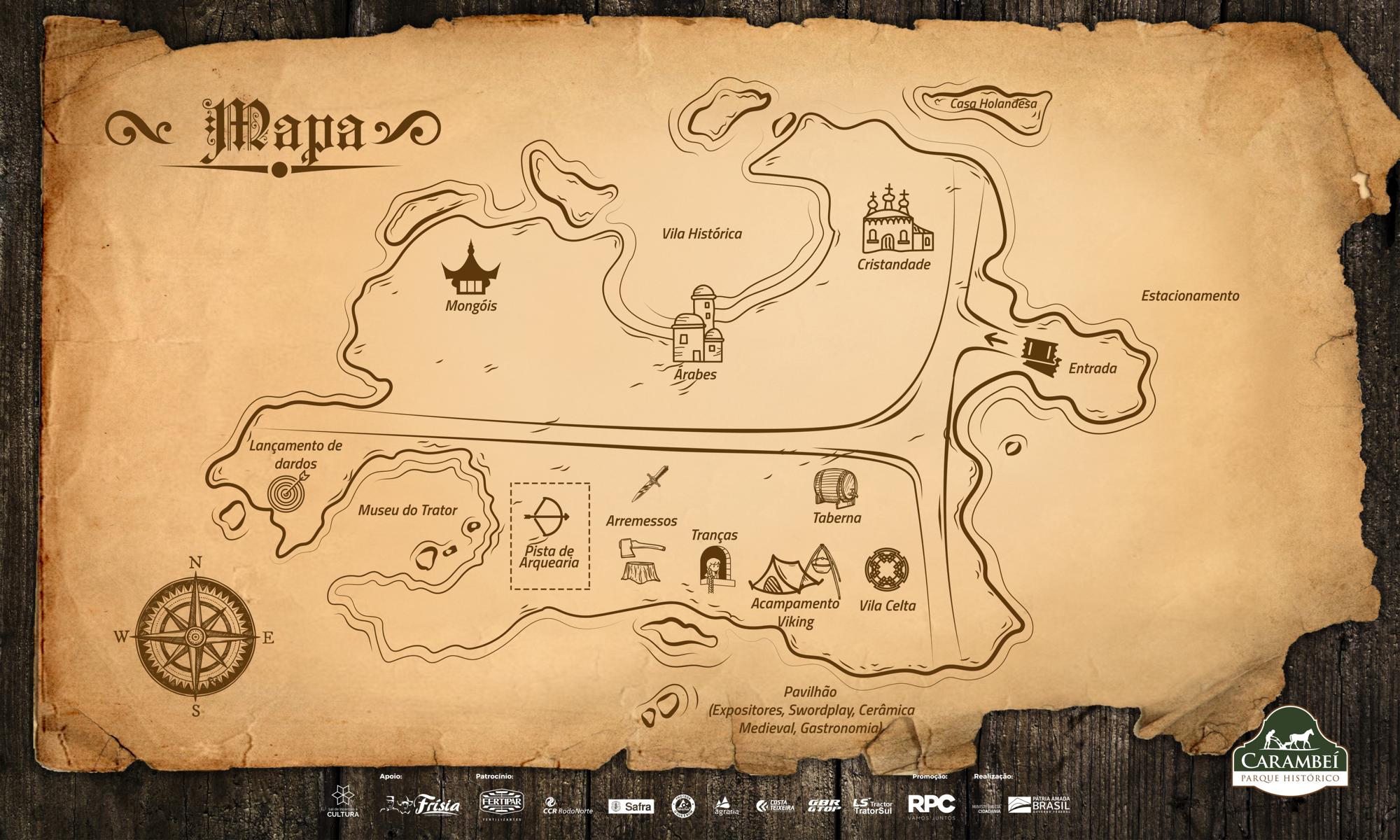Click the Vila Histórica label
Viewport: 1400px width, 840px height.
coord(702,234)
